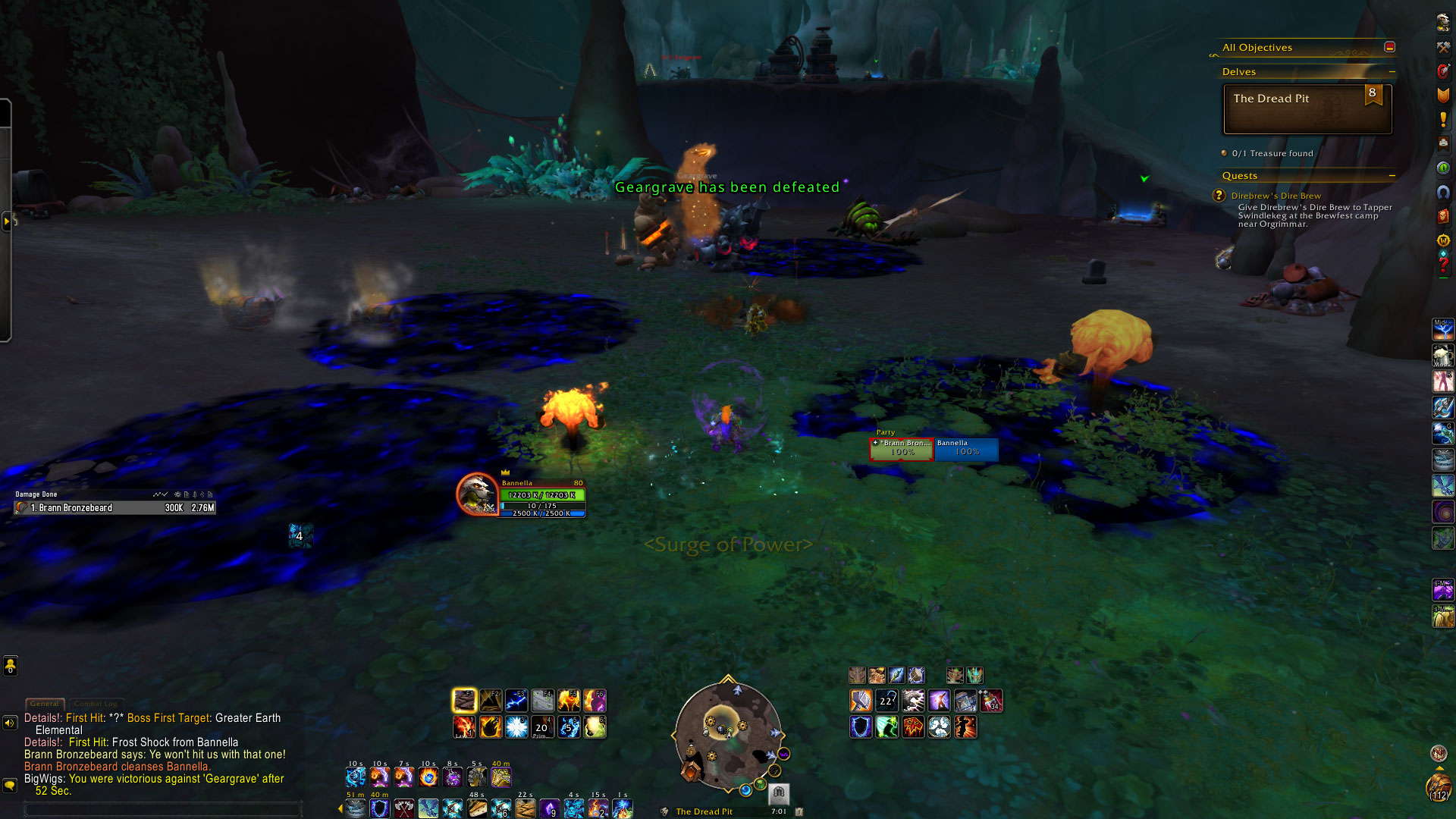This screenshot has width=1456, height=819.
Task: Click Bannella's player portrait
Action: coord(477,494)
